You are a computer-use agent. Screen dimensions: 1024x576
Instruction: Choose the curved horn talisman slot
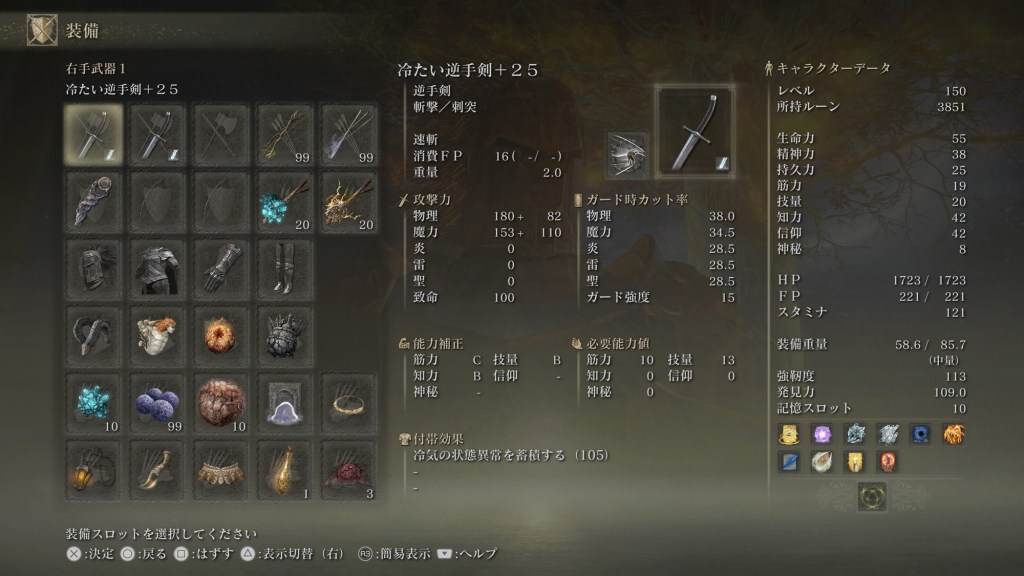pyautogui.click(x=94, y=333)
